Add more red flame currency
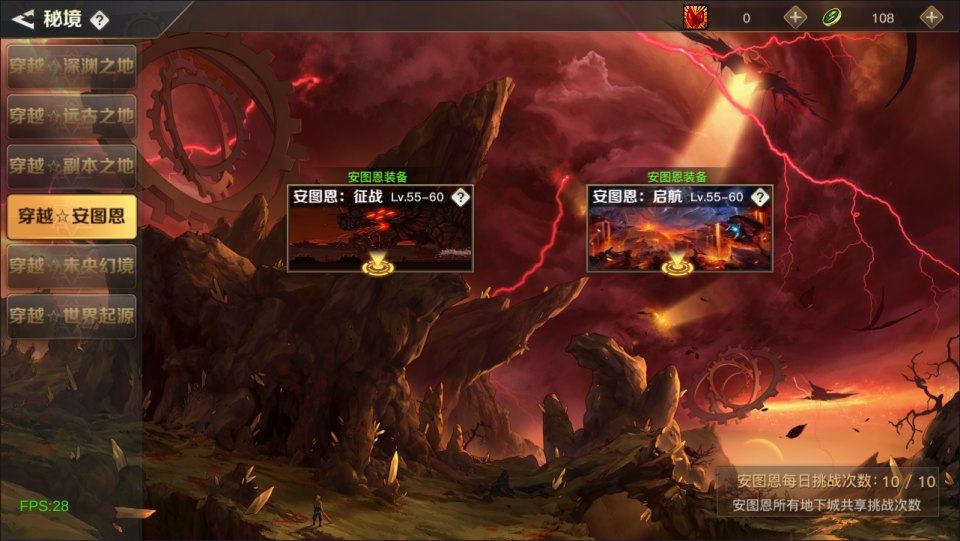960x541 pixels. (x=794, y=17)
